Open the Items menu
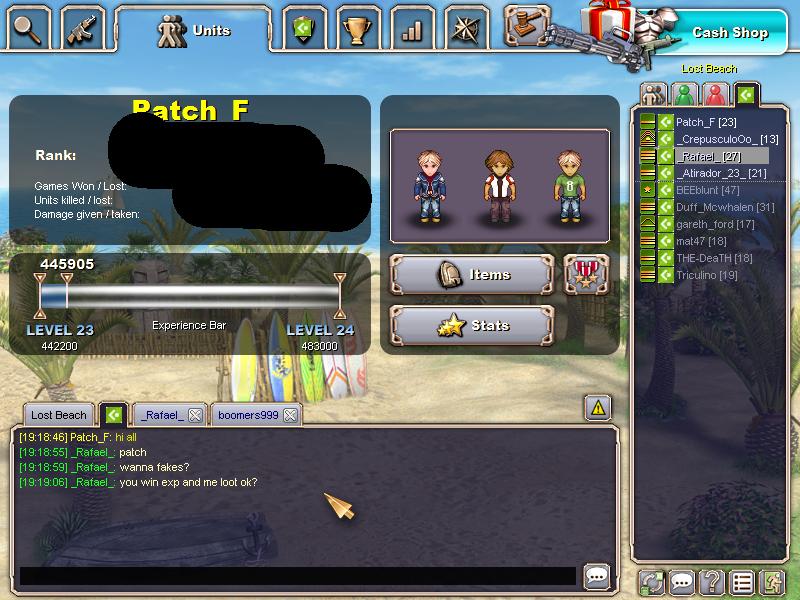Viewport: 800px width, 600px height. tap(472, 274)
